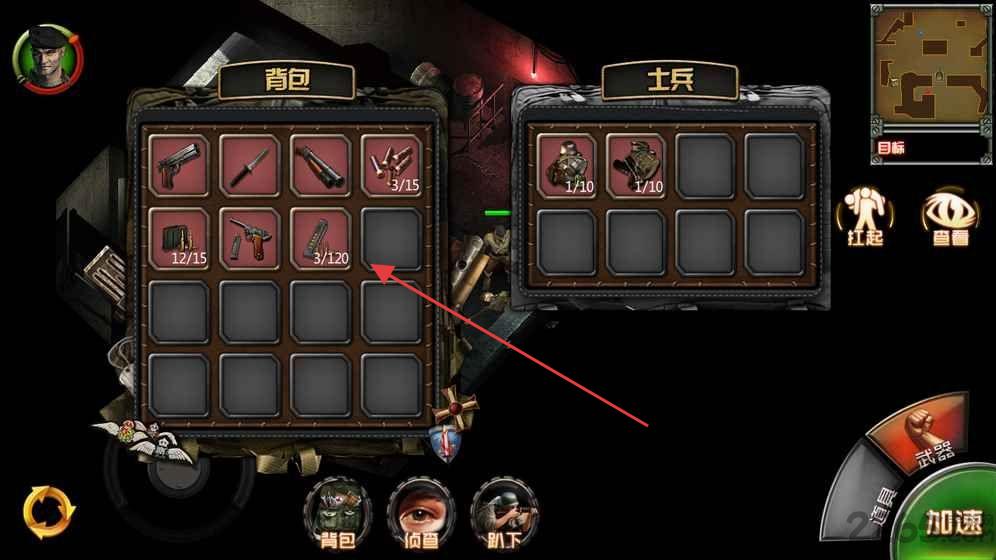Select the bullets slot showing 3/15

391,165
